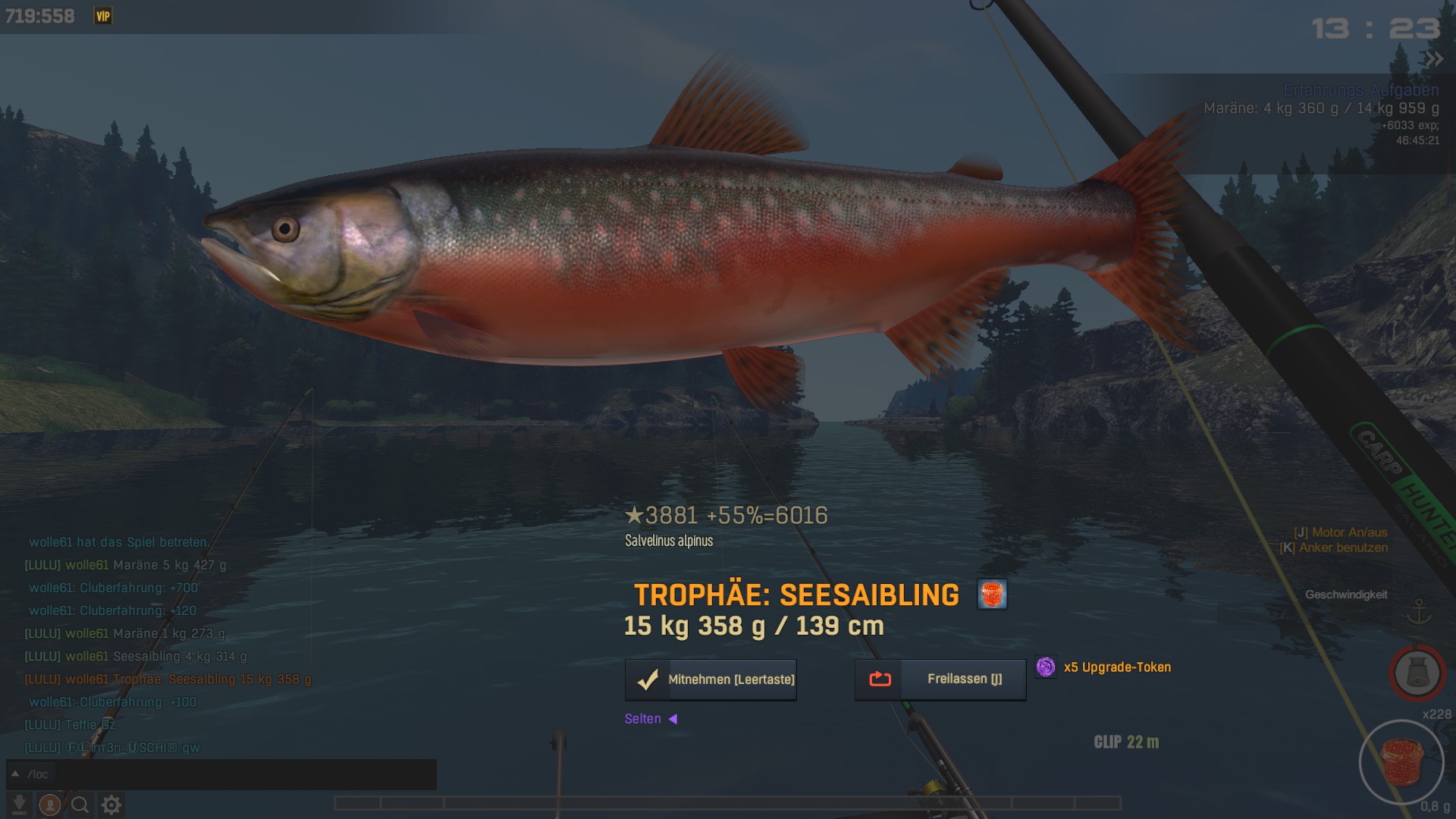Viewport: 1456px width, 819px height.
Task: Collapse the Erfahrungs-Aufgaben task panel arrows
Action: (x=1432, y=59)
